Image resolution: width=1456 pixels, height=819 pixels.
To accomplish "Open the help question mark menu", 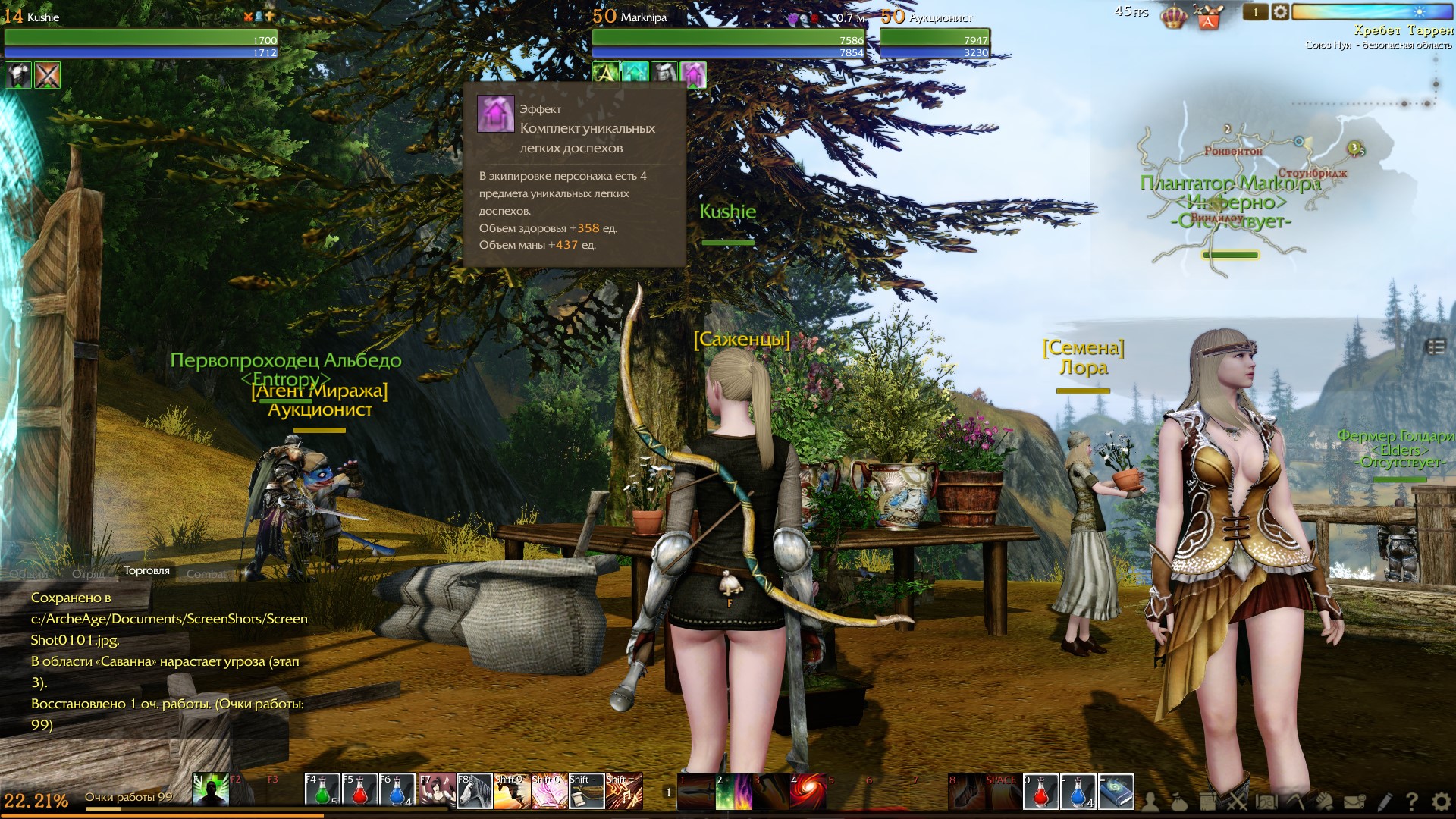I will coord(1411,802).
